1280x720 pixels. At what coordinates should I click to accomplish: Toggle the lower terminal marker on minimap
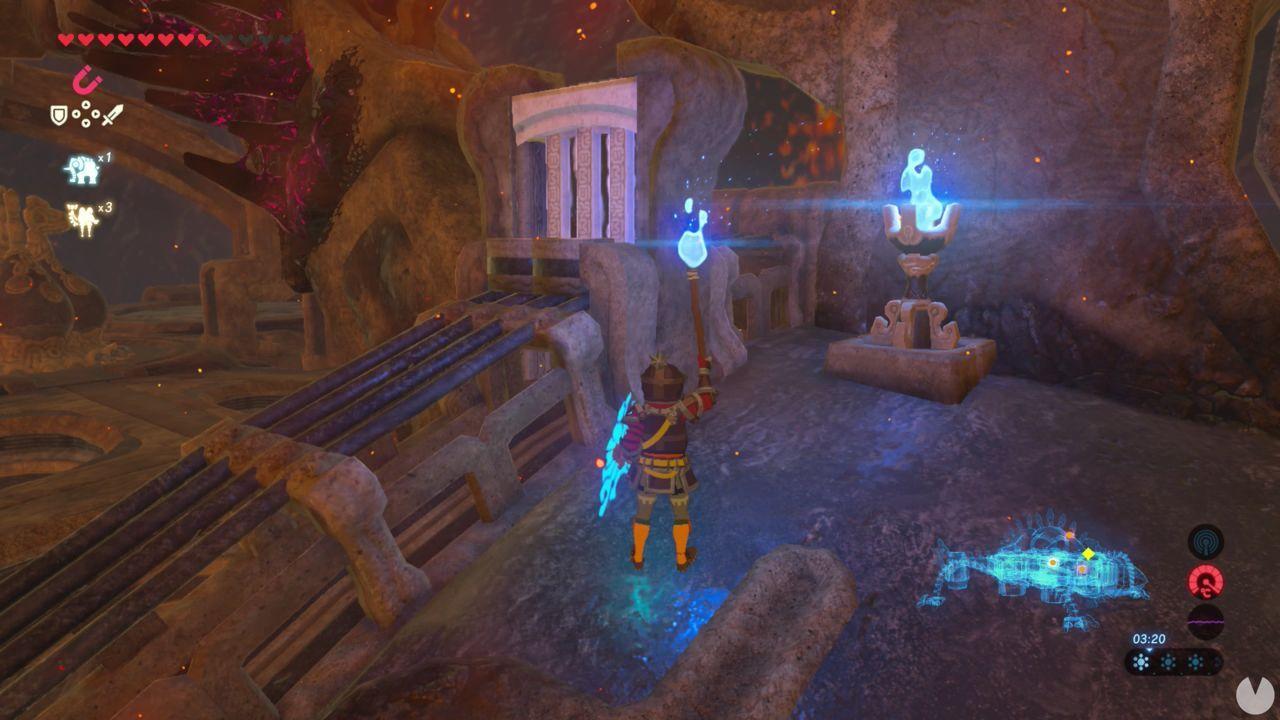coord(1082,569)
